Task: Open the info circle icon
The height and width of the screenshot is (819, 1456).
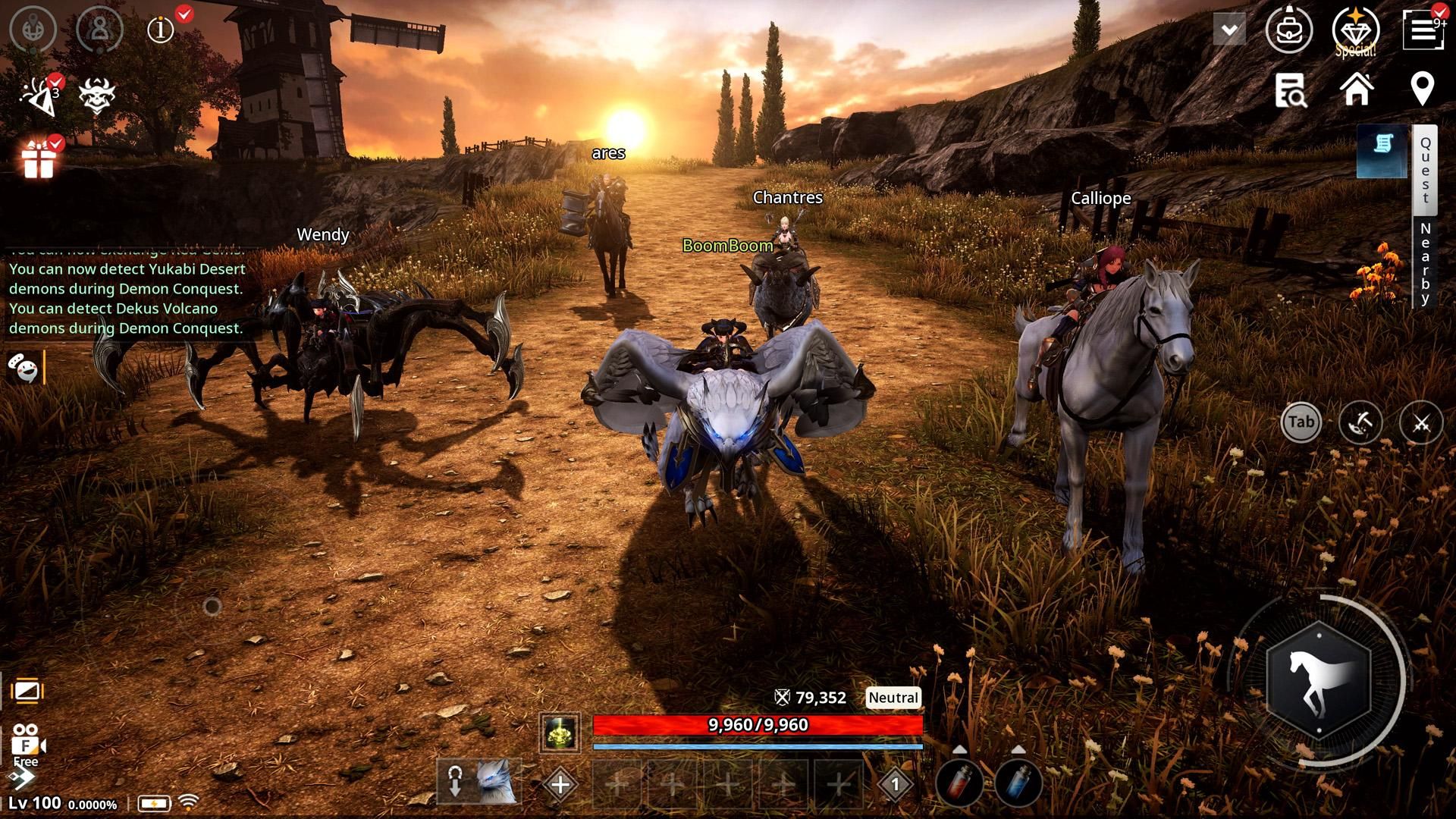Action: click(161, 30)
